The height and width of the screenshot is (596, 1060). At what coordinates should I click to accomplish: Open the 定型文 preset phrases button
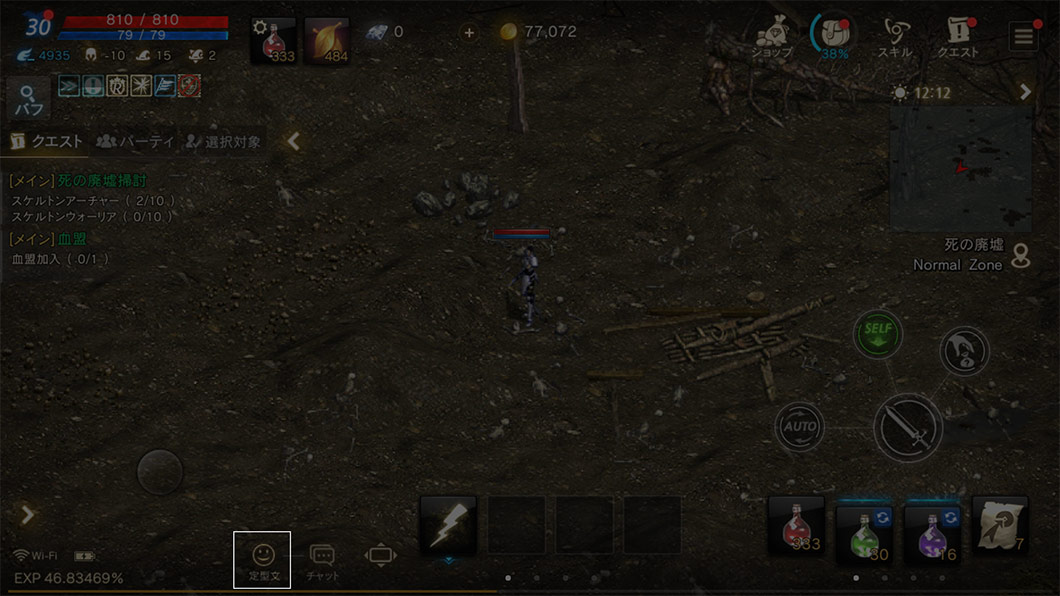pyautogui.click(x=262, y=559)
